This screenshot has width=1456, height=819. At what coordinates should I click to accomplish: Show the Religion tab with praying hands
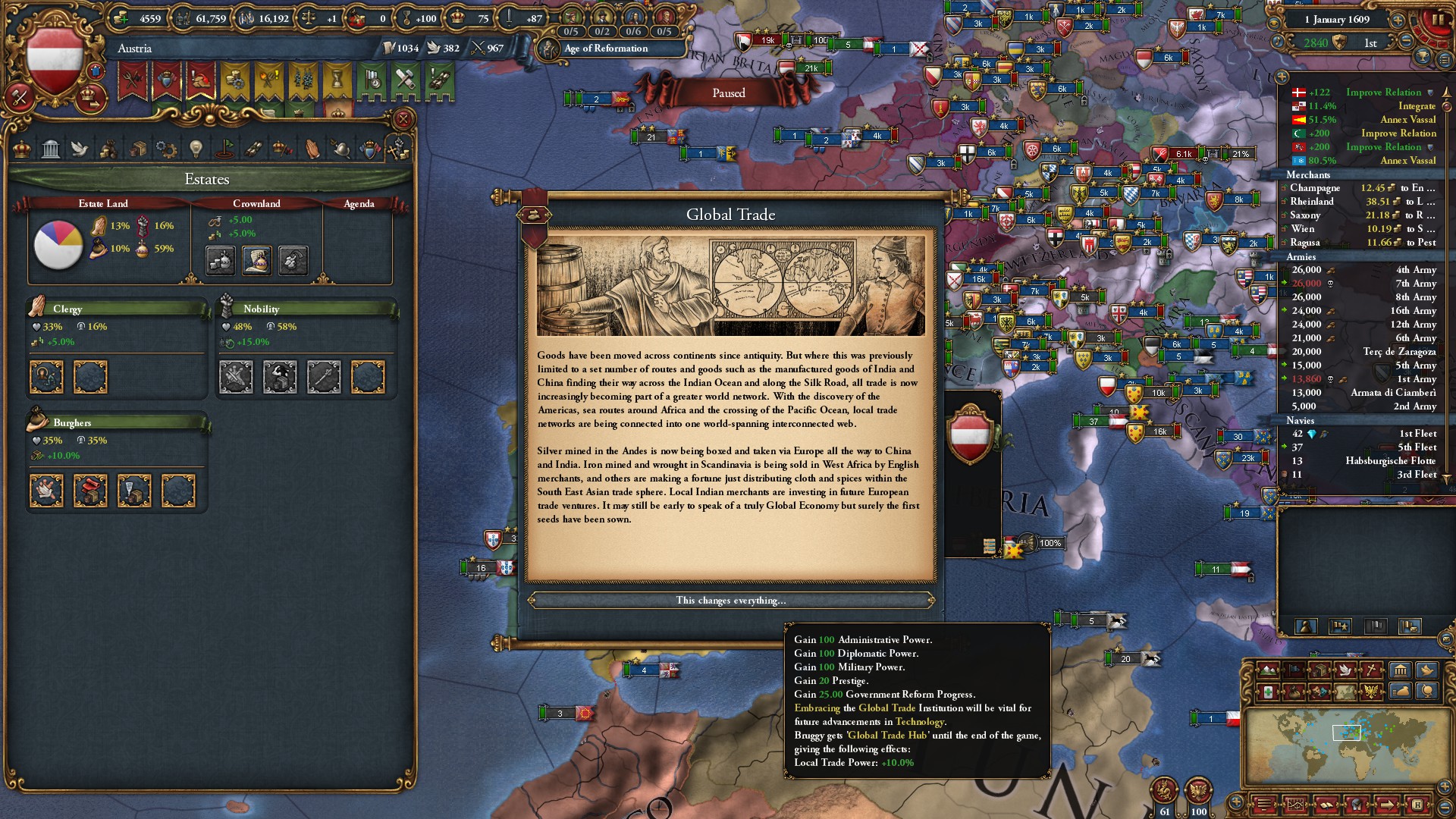pos(312,149)
